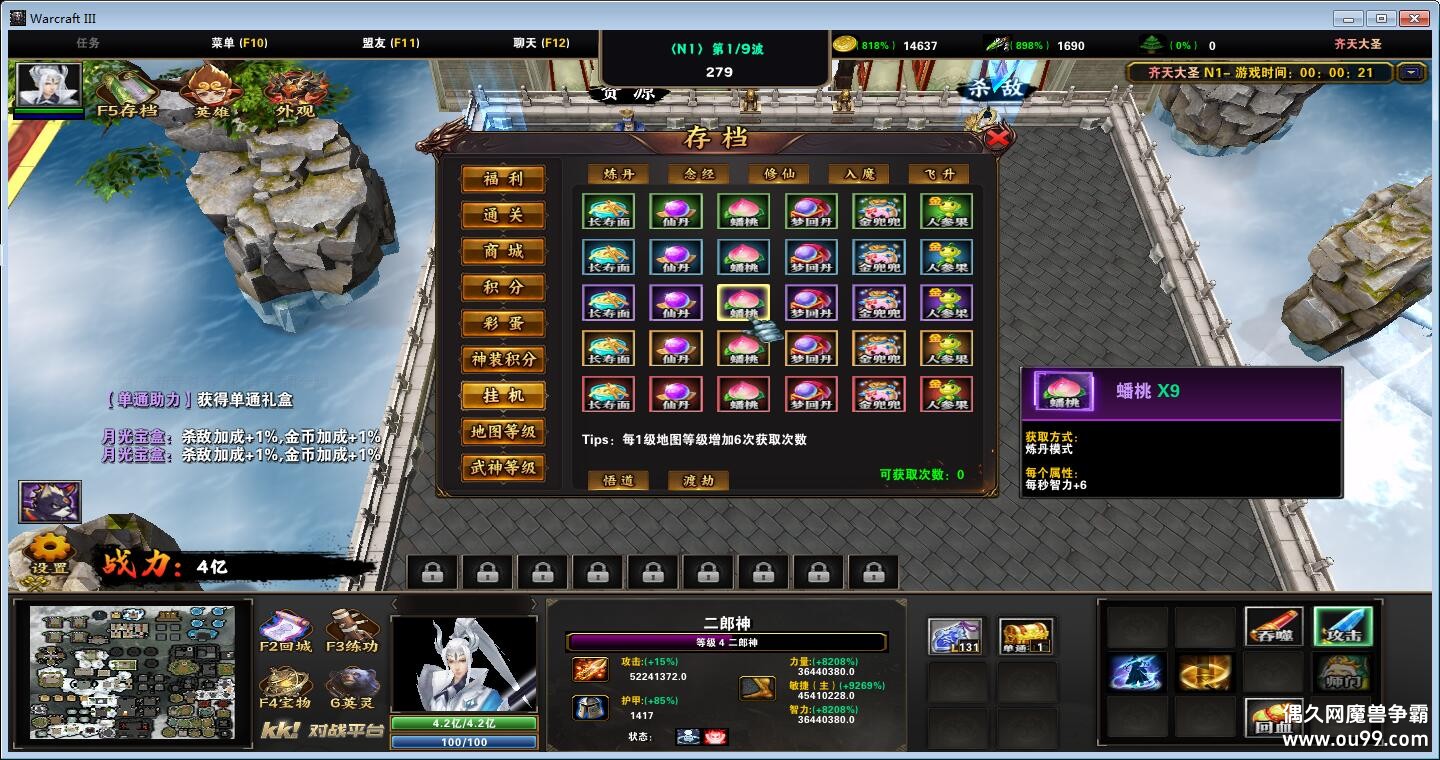Select the 飞升 tab
The width and height of the screenshot is (1440, 760).
pyautogui.click(x=939, y=174)
